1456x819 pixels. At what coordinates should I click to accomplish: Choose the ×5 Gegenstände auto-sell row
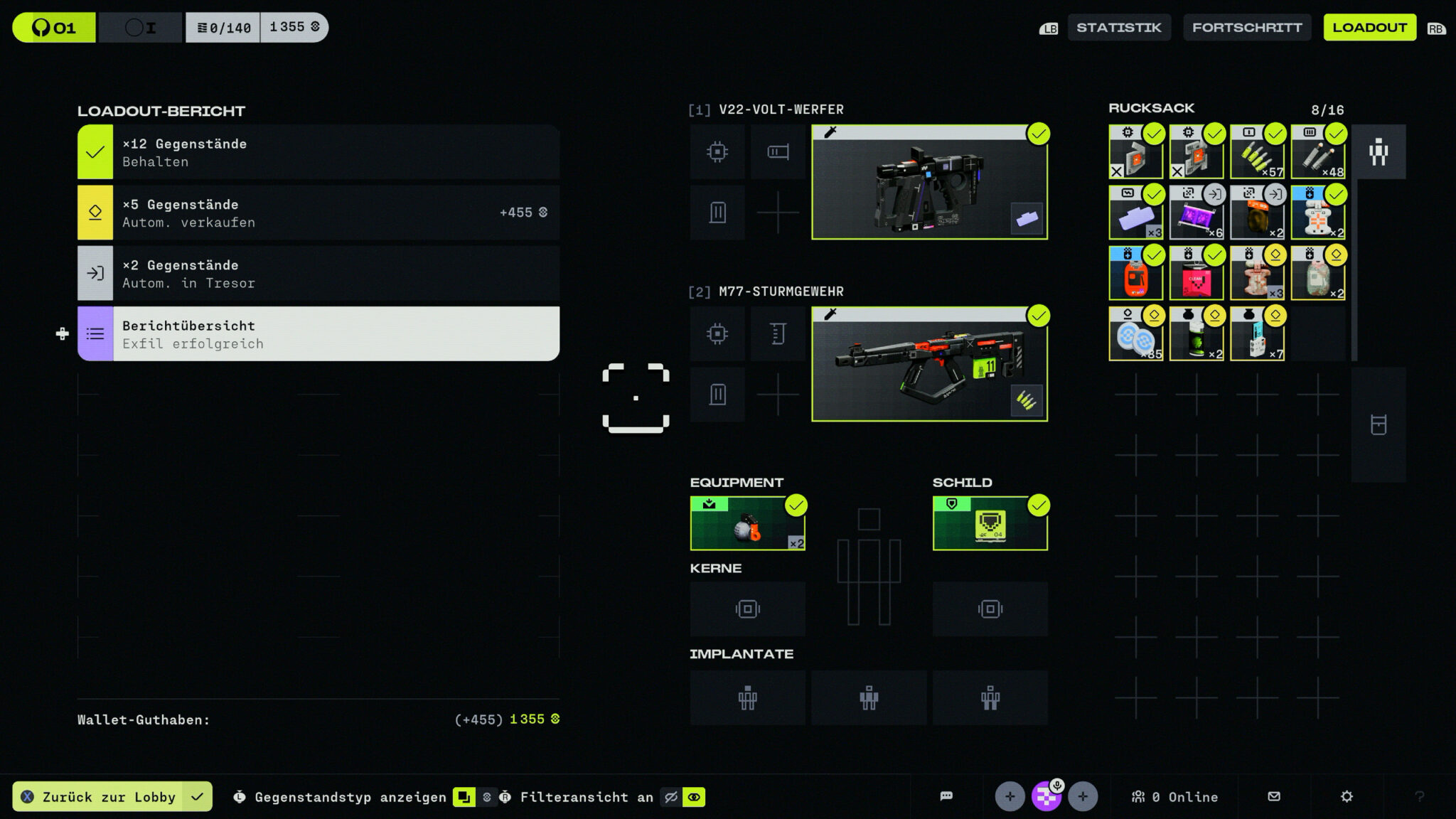(318, 213)
